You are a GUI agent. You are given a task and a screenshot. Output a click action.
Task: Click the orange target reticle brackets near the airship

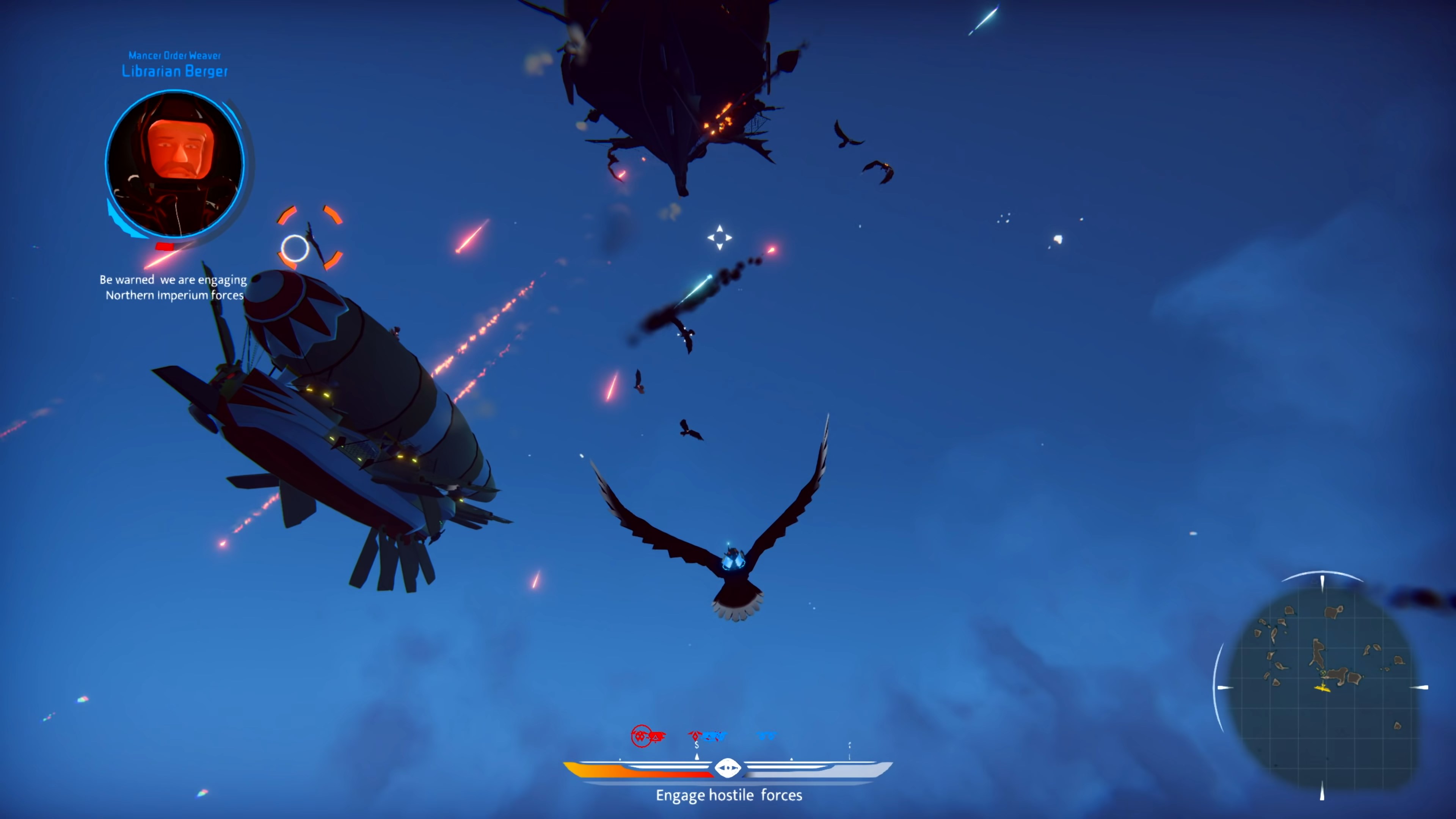310,238
